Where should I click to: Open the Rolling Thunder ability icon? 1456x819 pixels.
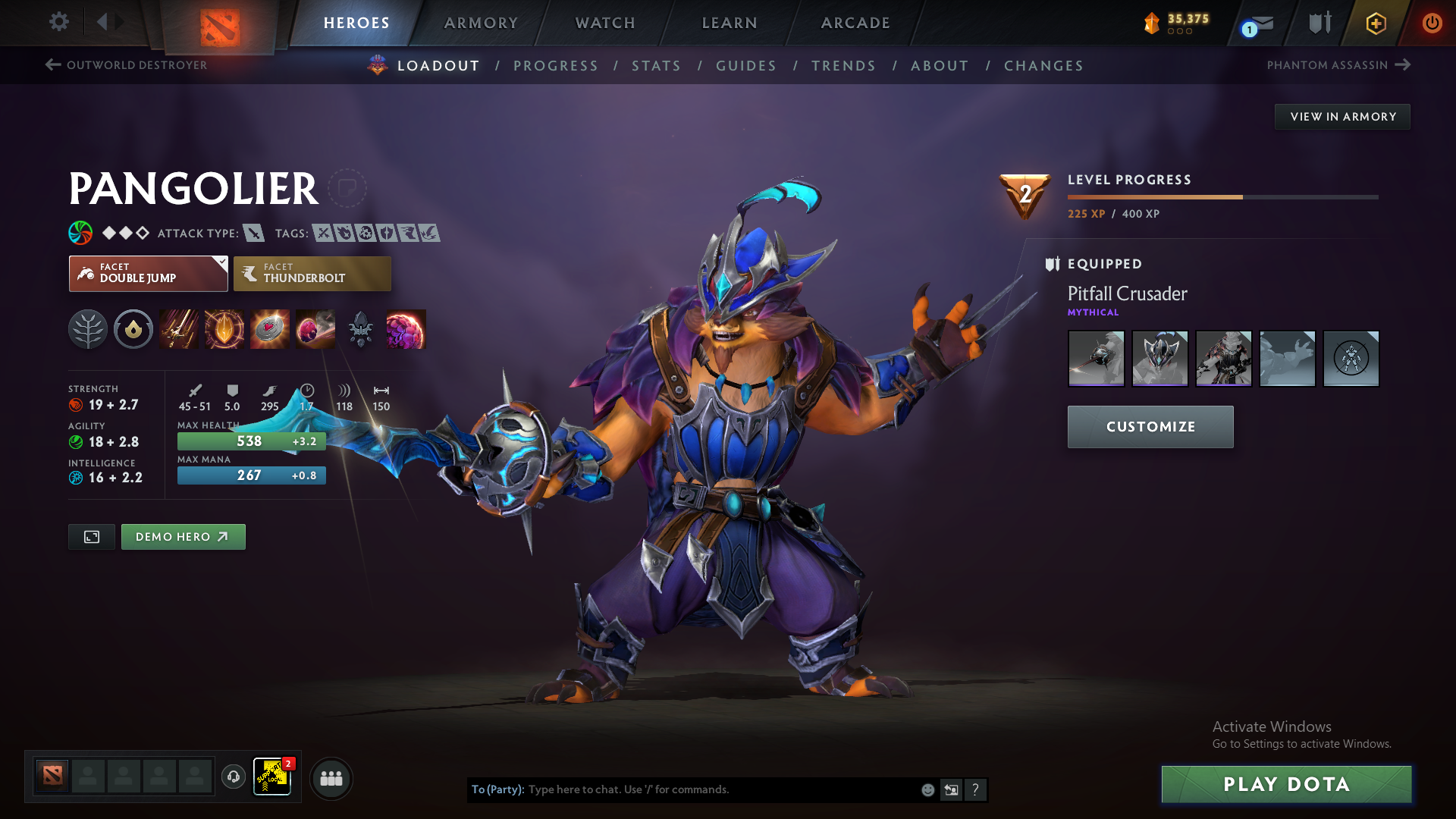coord(315,329)
